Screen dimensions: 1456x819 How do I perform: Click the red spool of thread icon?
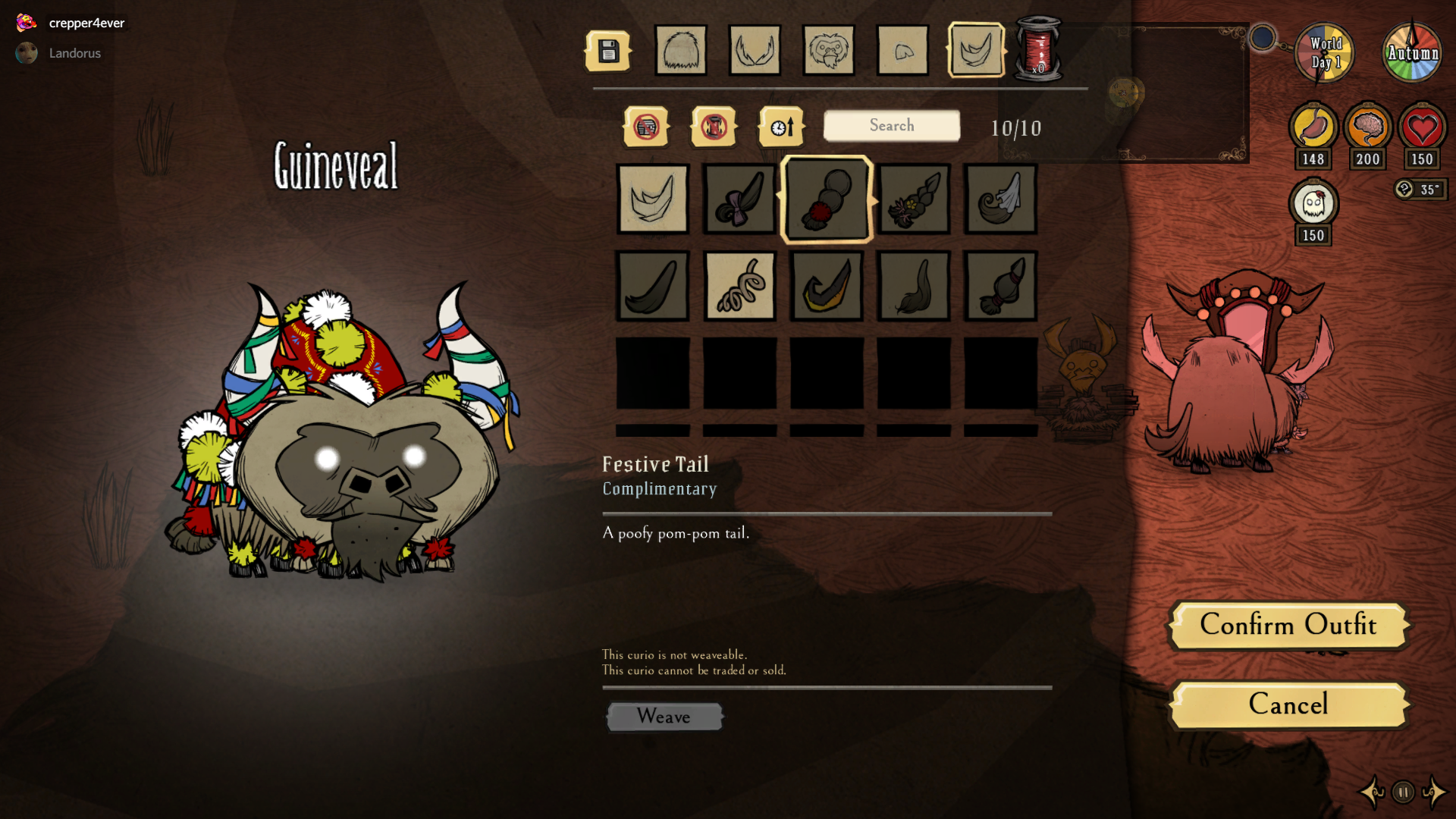coord(1038,49)
